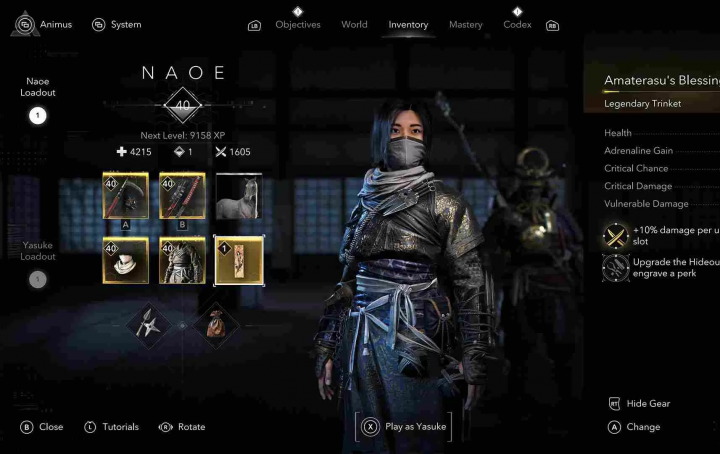Switch to the World tab

tap(354, 25)
